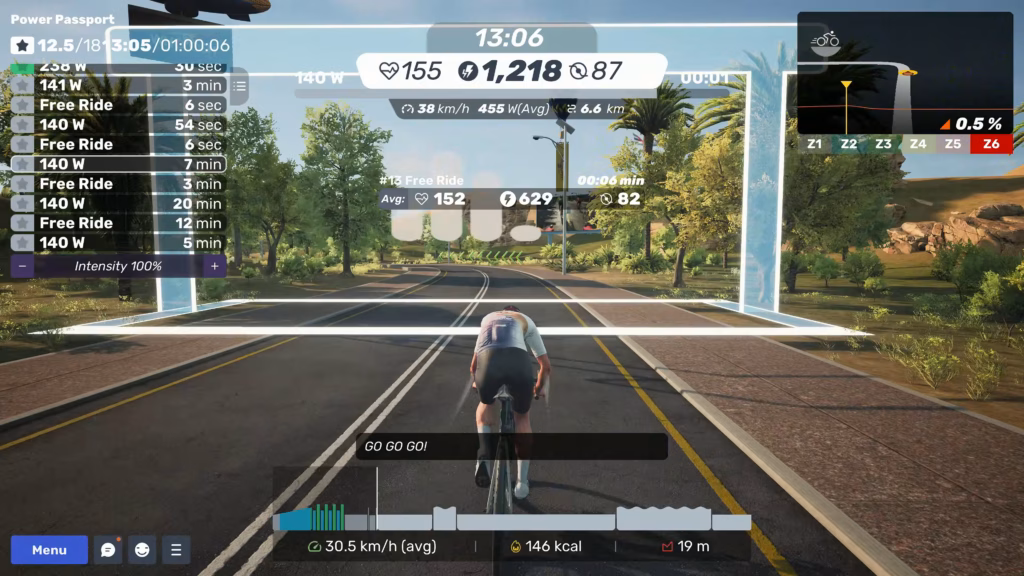Decrease workout intensity with the minus button
1024x576 pixels.
pos(22,266)
